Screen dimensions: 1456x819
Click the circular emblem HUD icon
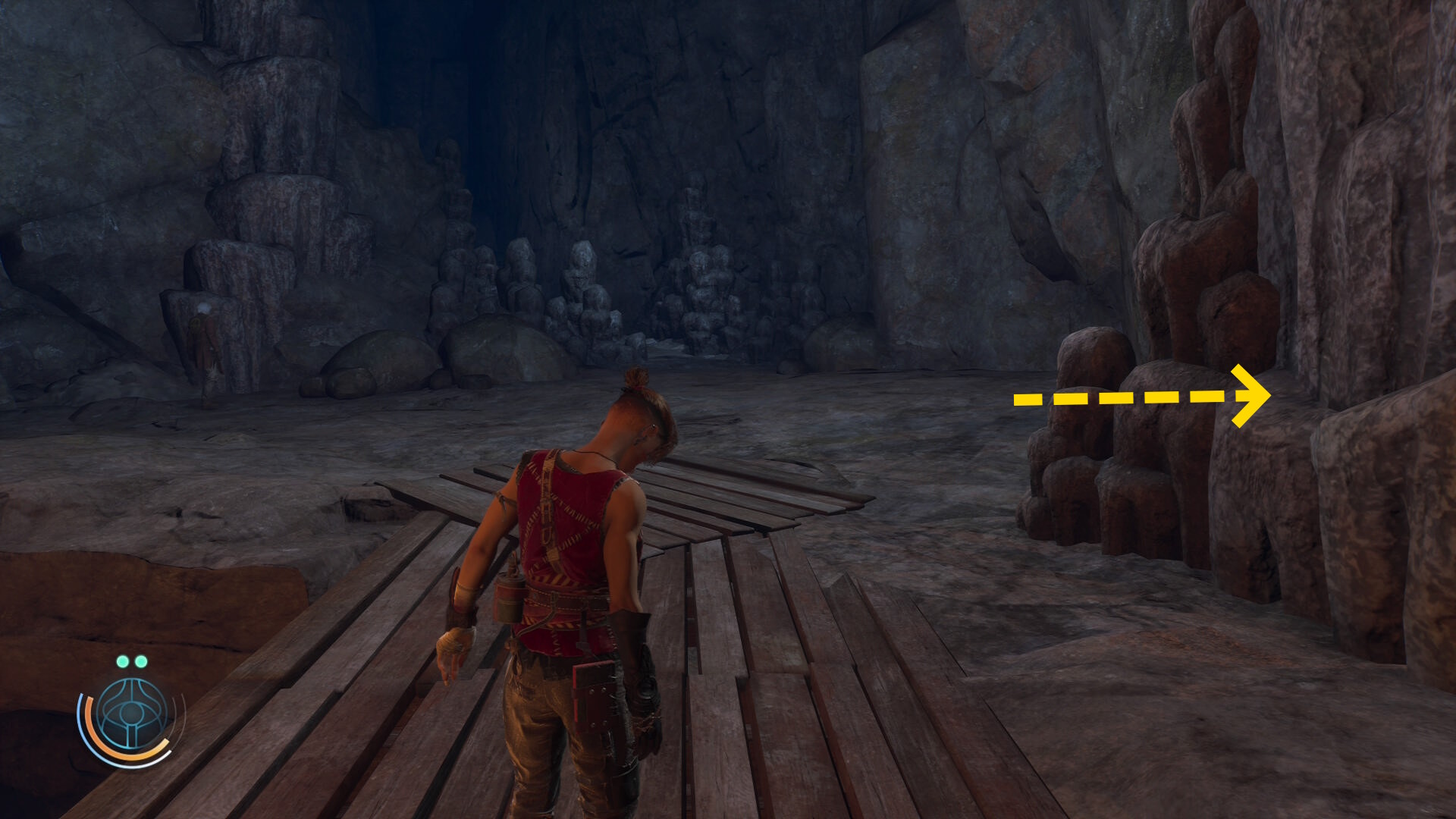pyautogui.click(x=132, y=714)
